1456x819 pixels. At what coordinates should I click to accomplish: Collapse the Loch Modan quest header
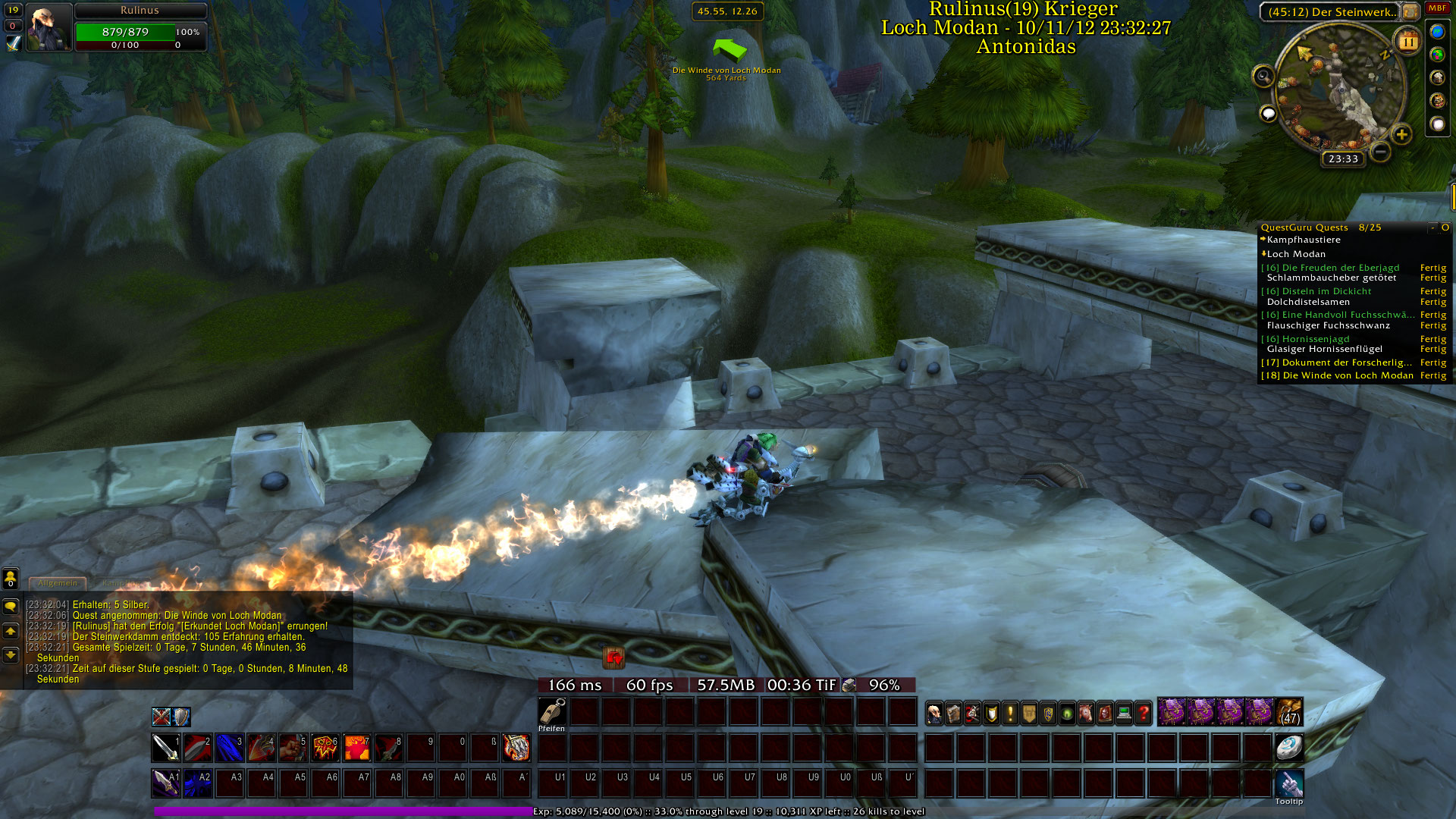click(x=1296, y=254)
